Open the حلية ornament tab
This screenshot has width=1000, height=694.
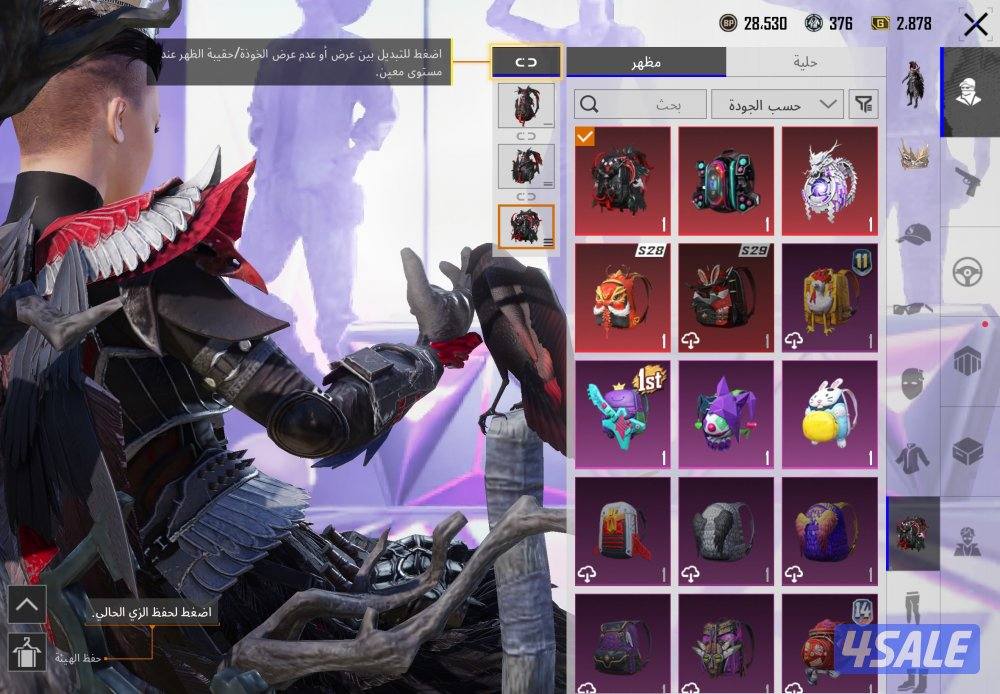[805, 62]
